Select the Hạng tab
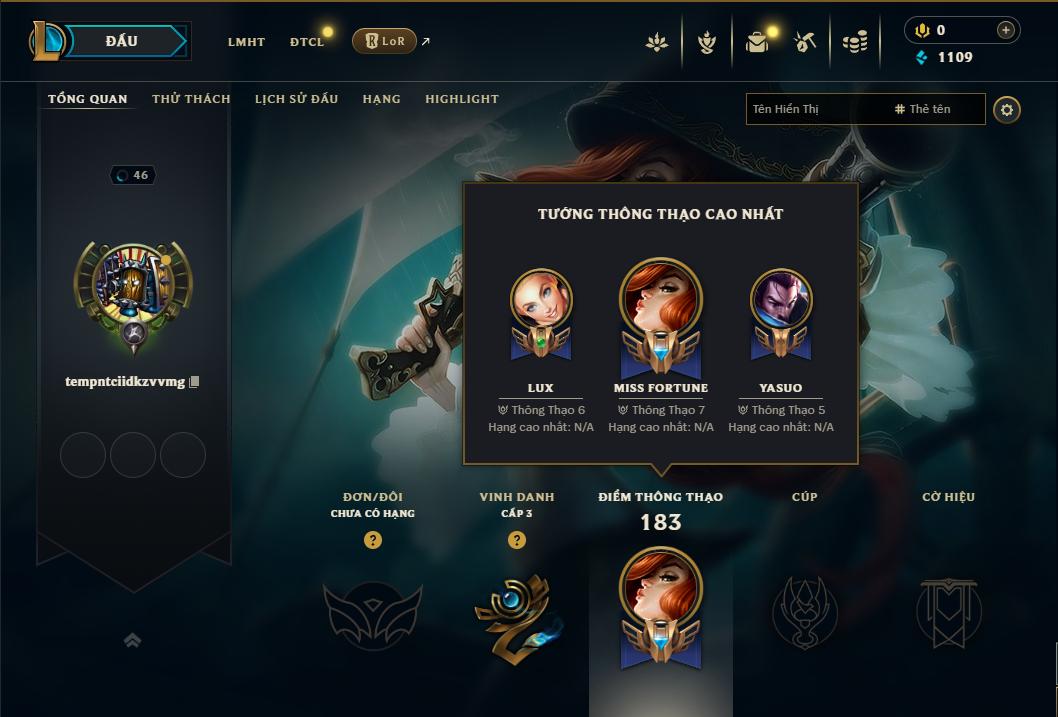This screenshot has height=717, width=1058. pyautogui.click(x=381, y=99)
